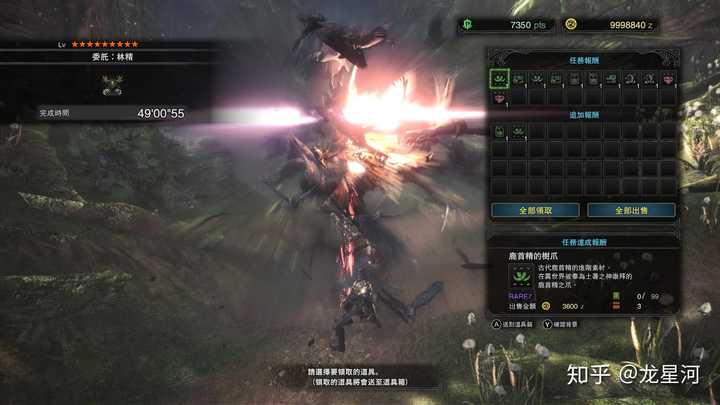
Task: Choose the red gem in the second reward row
Action: pos(499,97)
